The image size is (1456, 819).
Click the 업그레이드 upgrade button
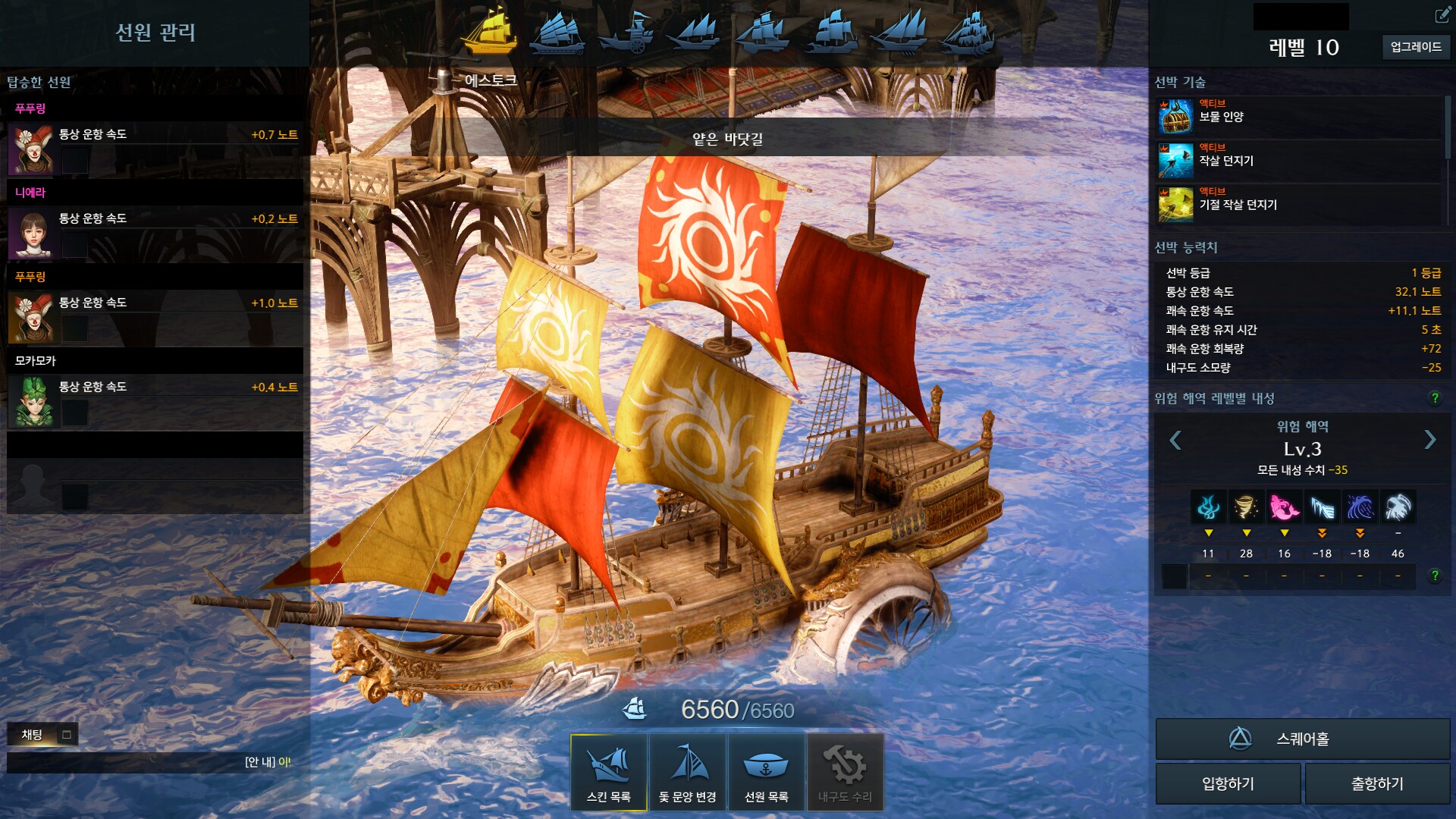coord(1415,47)
